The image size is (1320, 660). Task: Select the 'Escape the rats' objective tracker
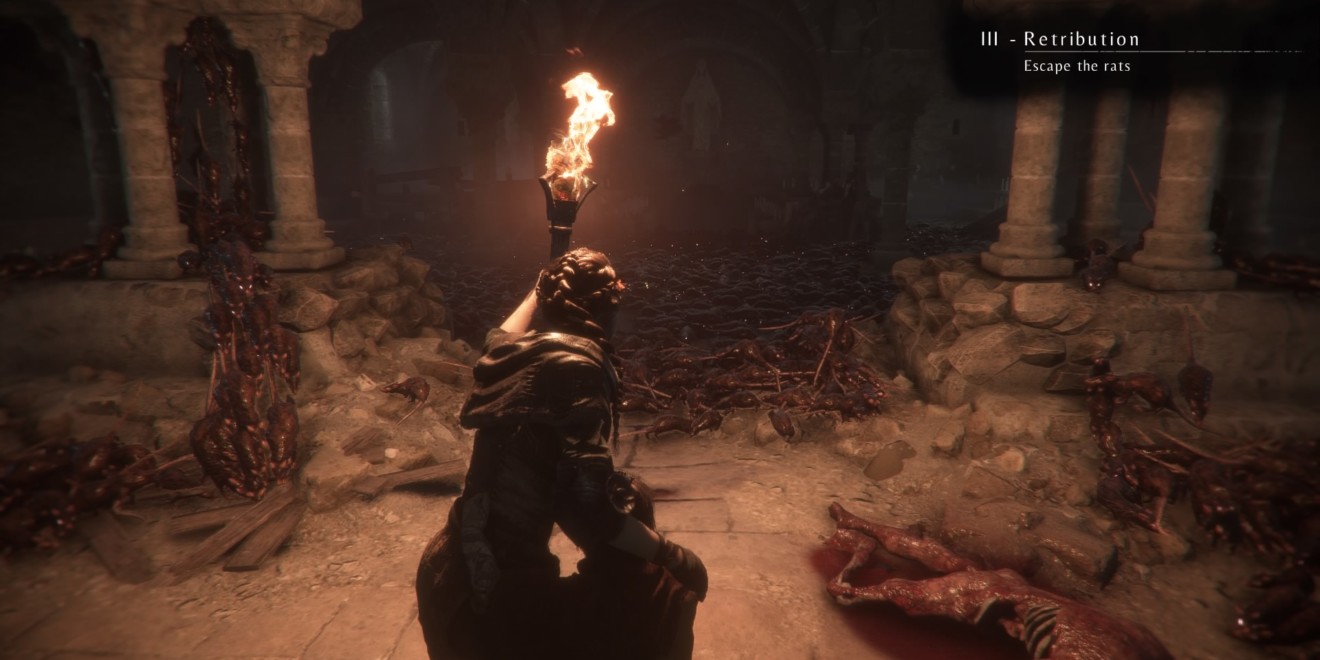1076,66
